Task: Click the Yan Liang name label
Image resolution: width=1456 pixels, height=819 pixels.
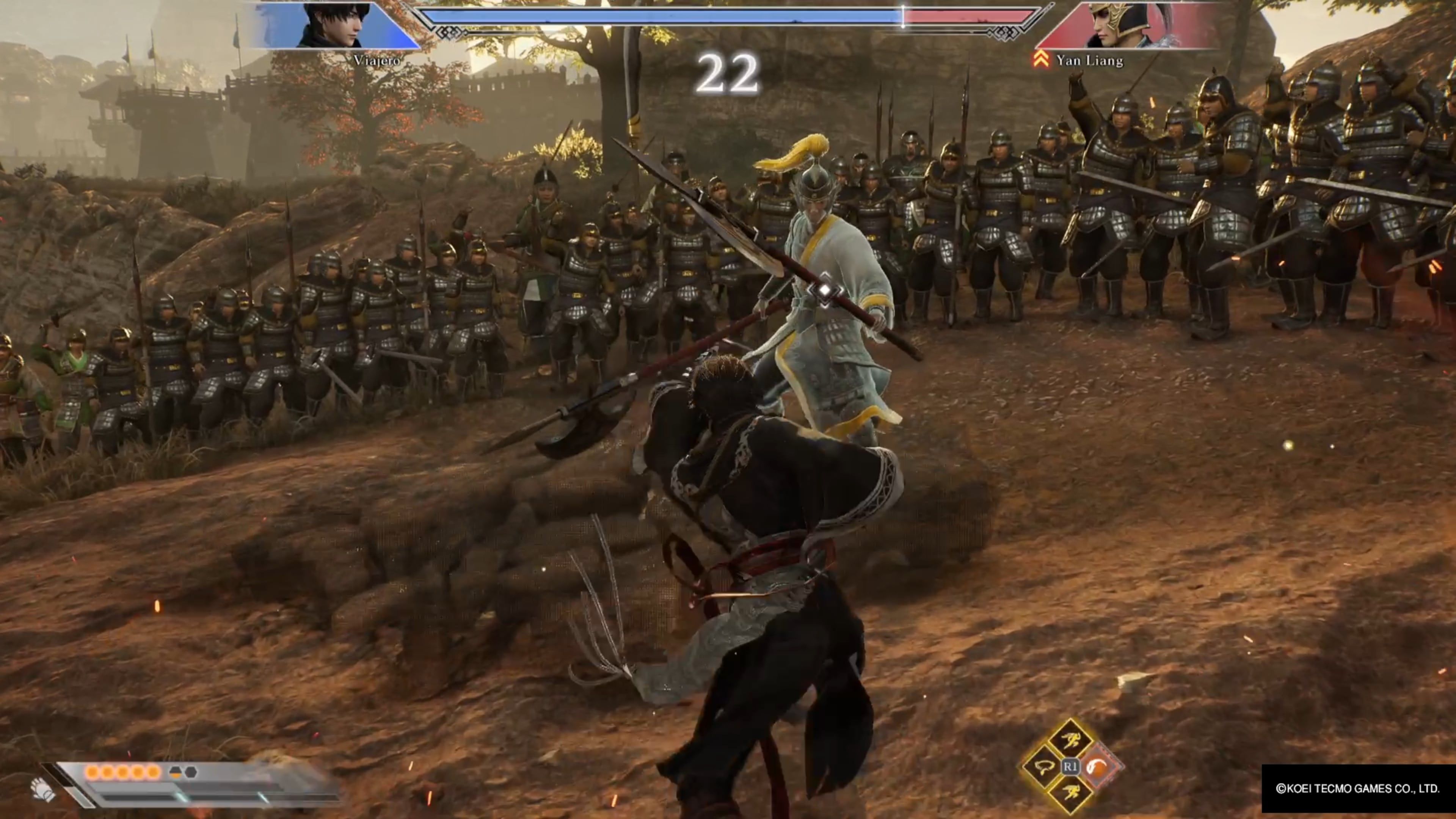Action: [1091, 60]
